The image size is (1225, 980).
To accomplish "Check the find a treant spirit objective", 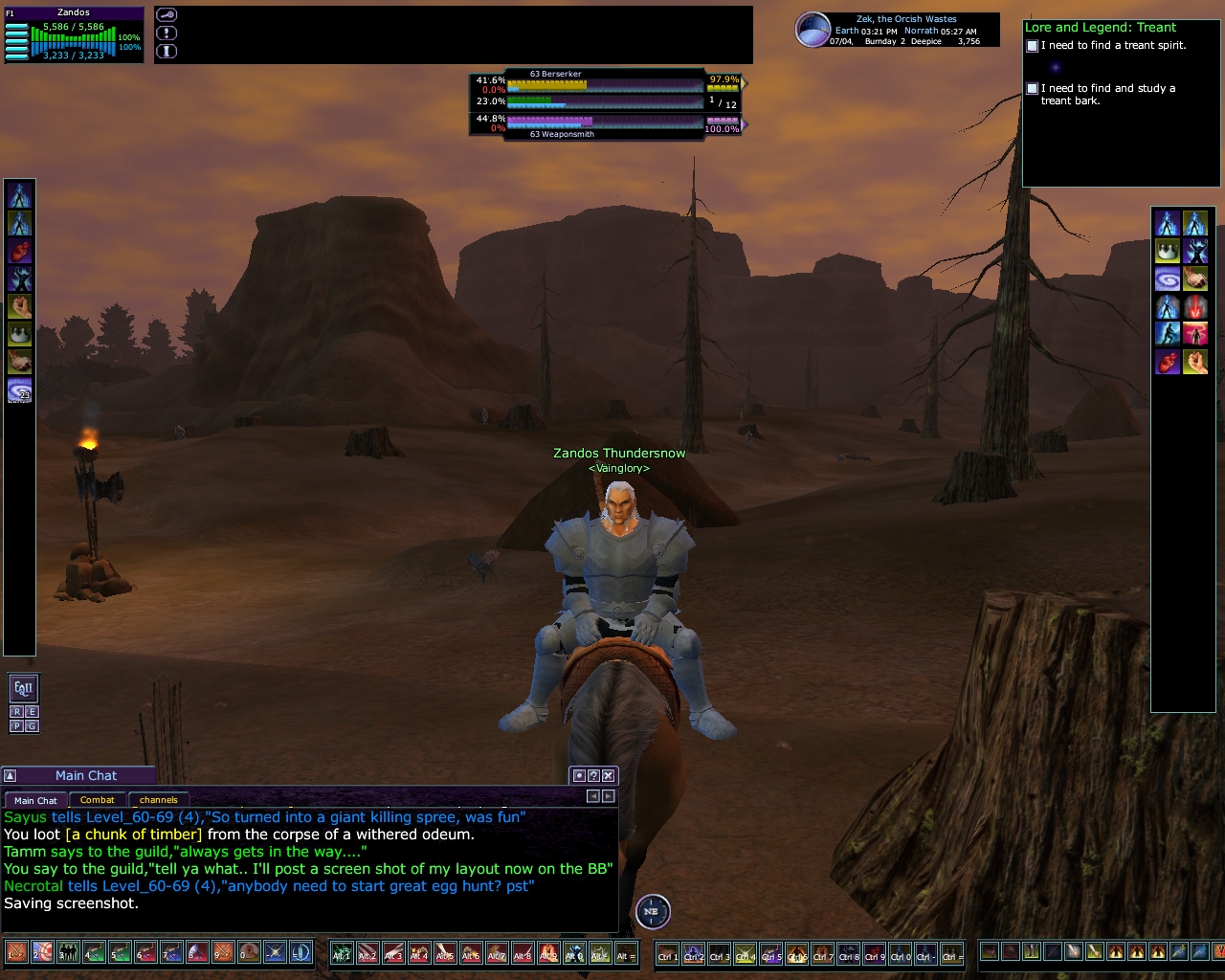I will (x=1032, y=46).
